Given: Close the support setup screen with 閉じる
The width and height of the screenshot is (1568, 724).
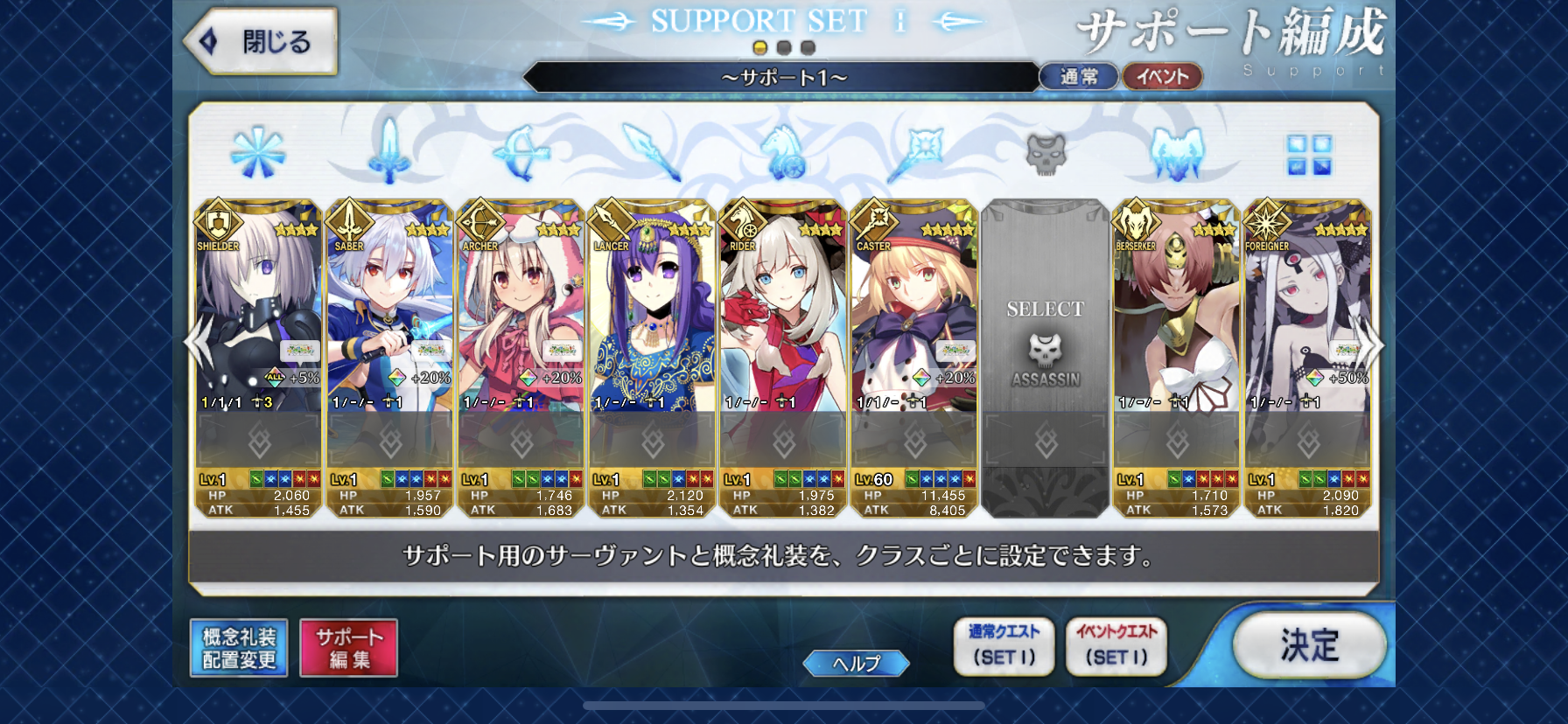Looking at the screenshot, I should 262,41.
